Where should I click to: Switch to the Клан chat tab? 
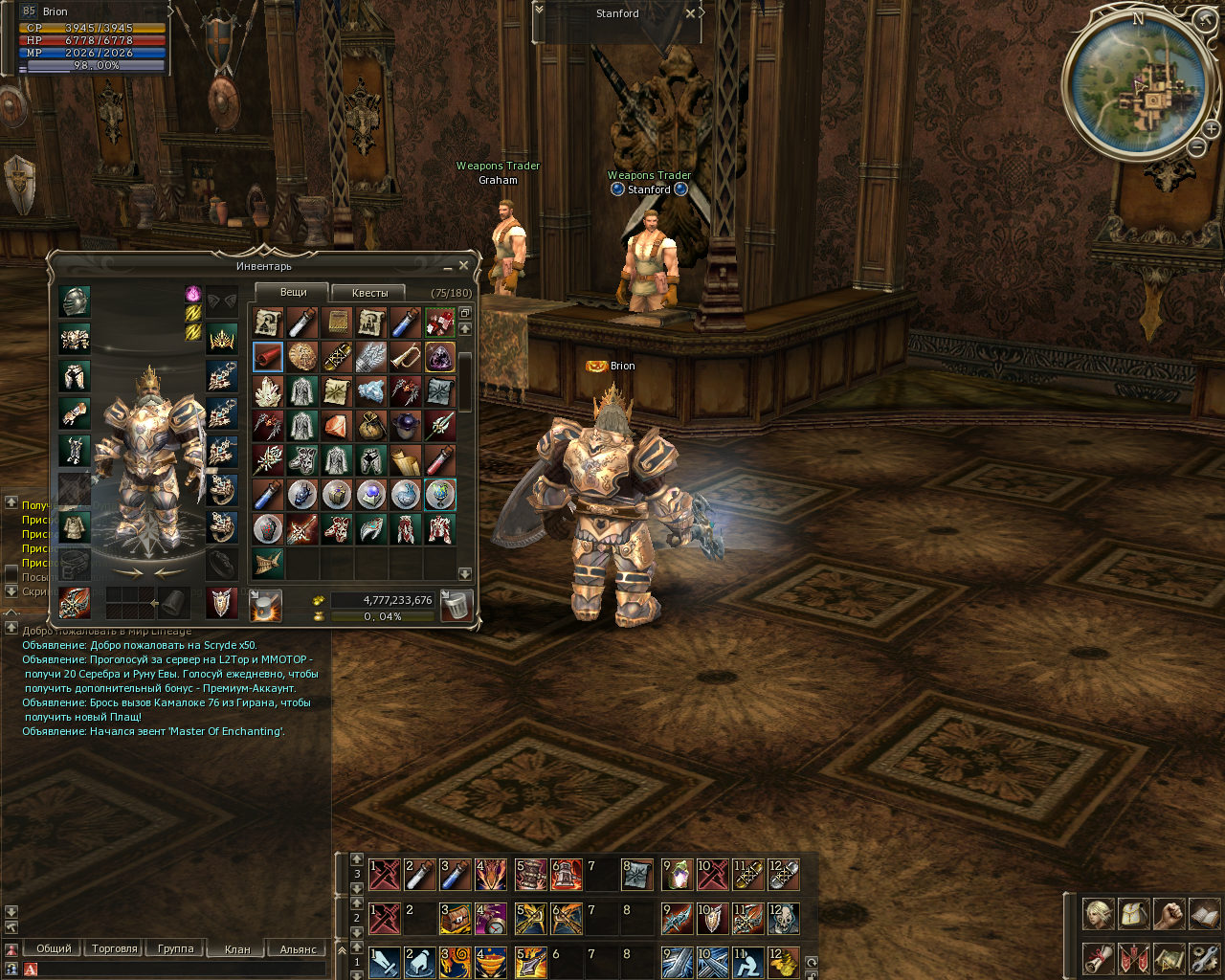click(237, 949)
